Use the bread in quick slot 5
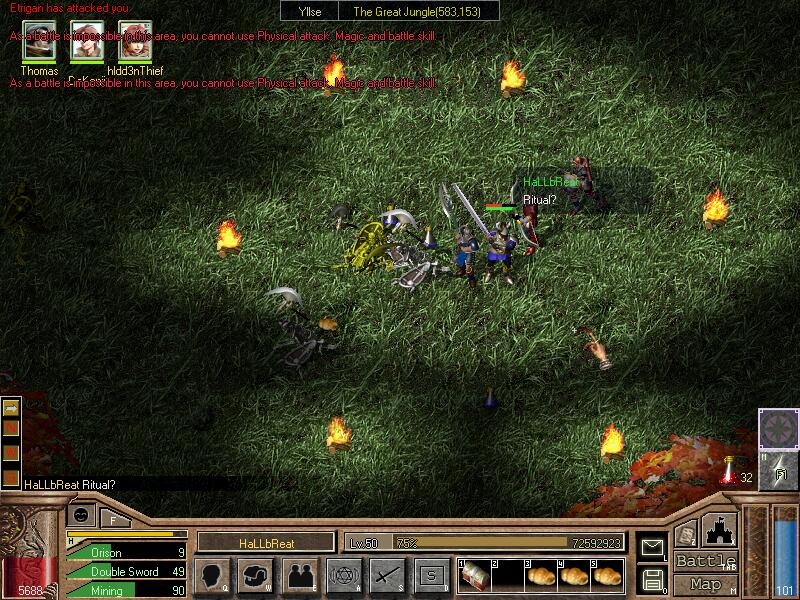 click(607, 575)
